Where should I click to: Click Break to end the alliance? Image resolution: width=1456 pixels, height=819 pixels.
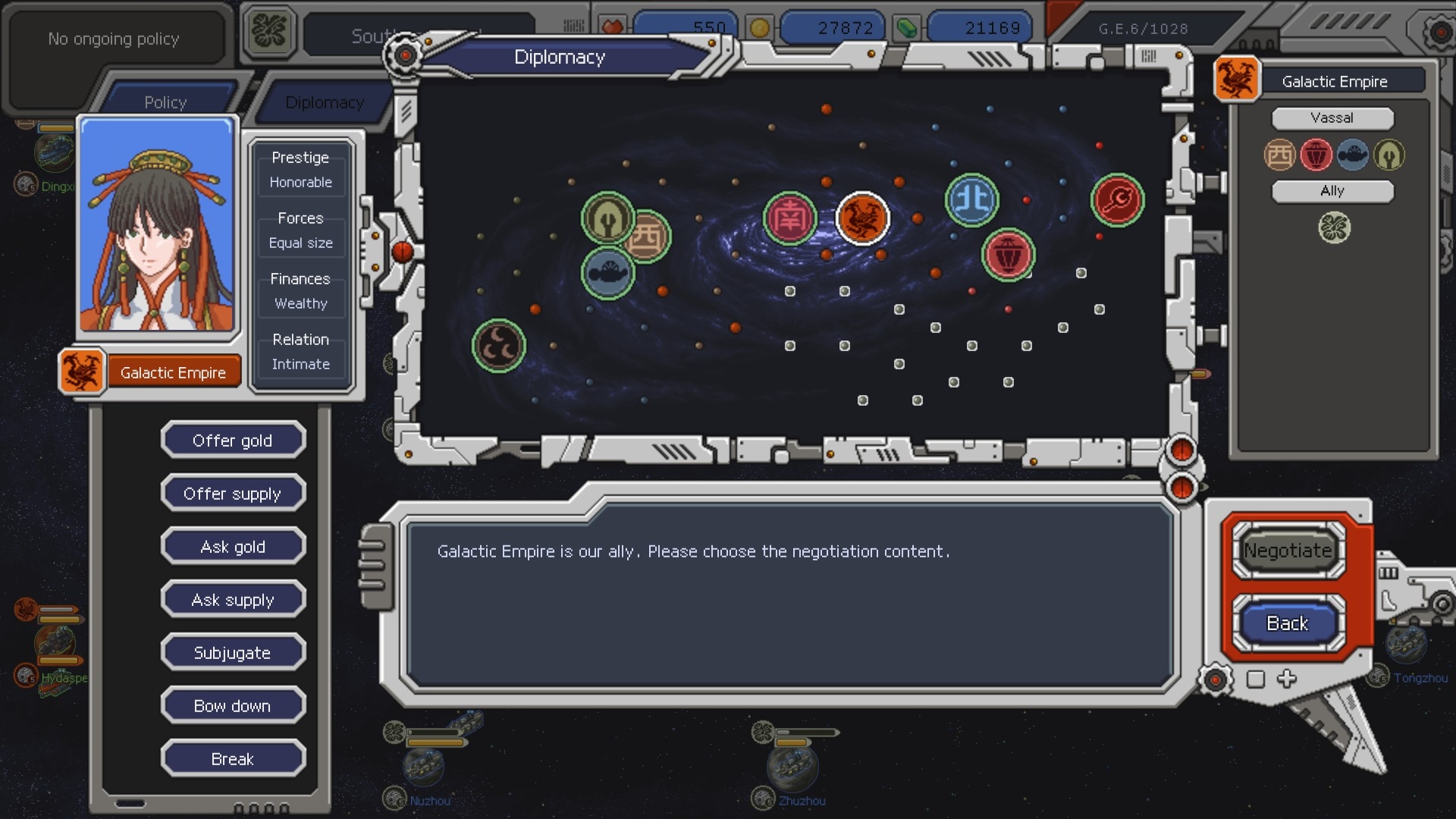pyautogui.click(x=233, y=759)
